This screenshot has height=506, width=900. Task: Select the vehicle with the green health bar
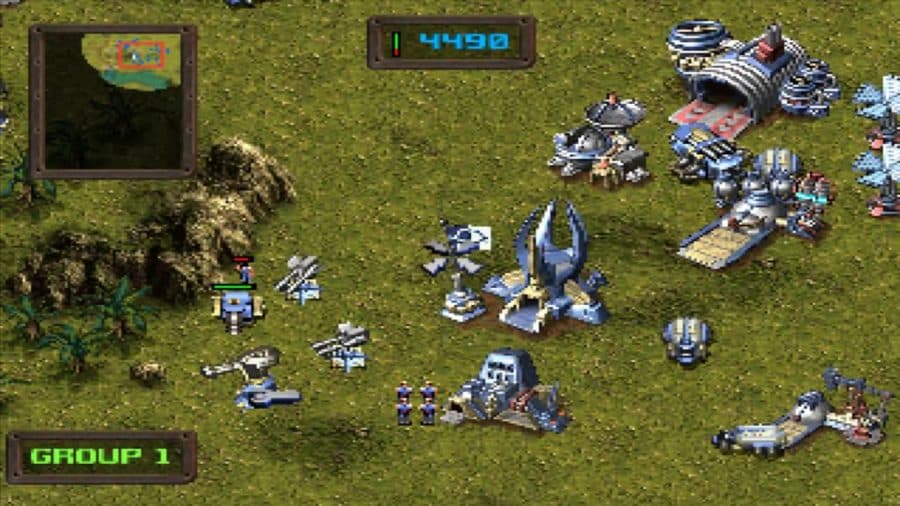(x=236, y=311)
